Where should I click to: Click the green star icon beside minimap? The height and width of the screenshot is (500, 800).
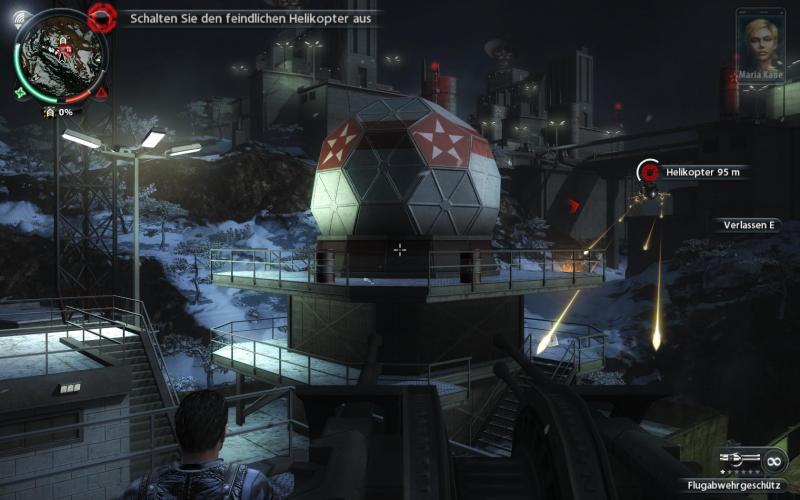[x=21, y=93]
